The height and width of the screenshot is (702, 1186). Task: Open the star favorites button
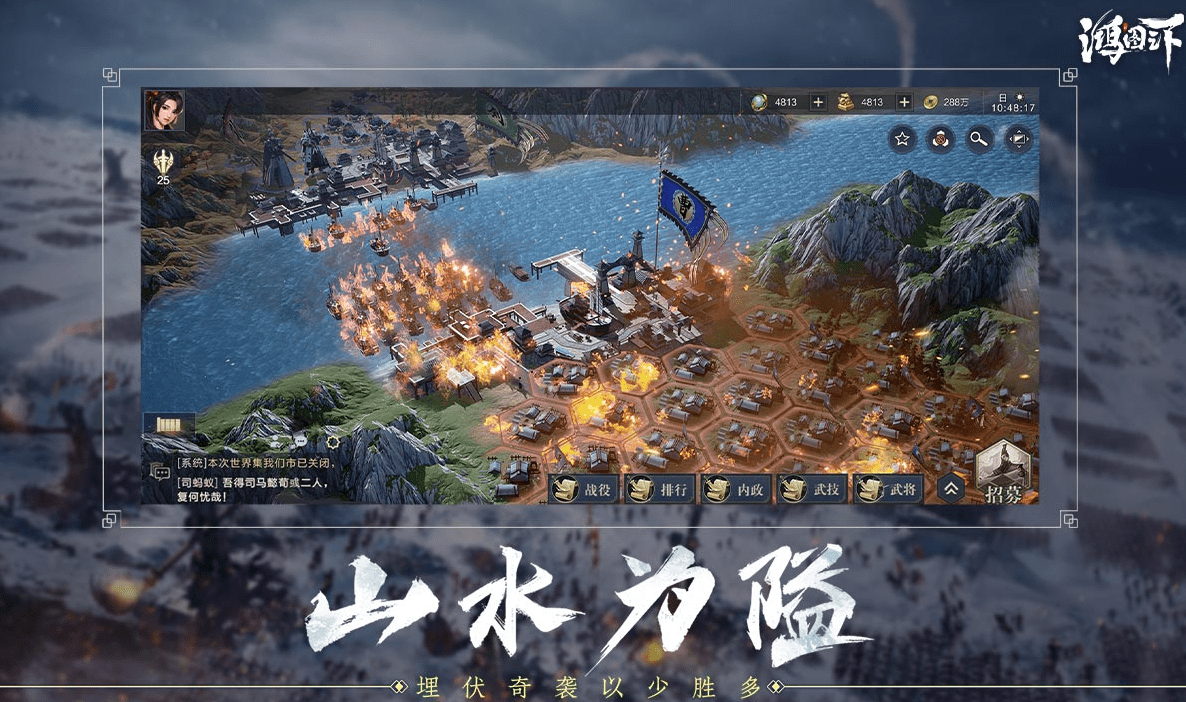coord(902,139)
